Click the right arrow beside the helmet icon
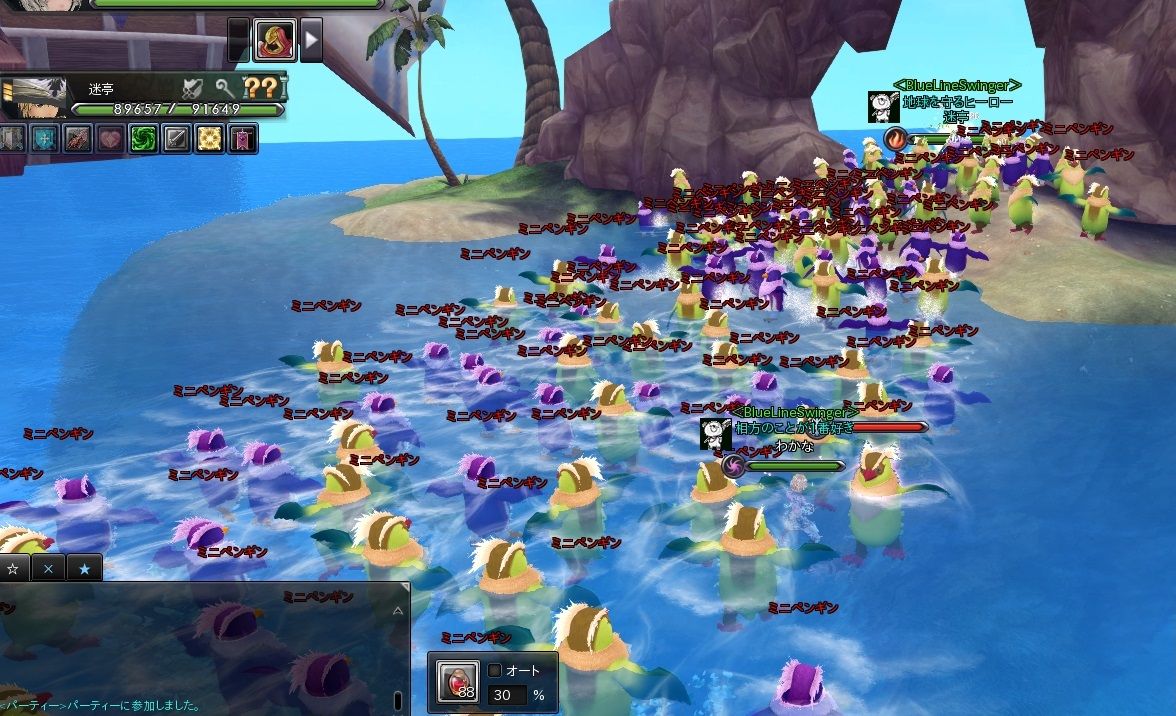 tap(312, 40)
